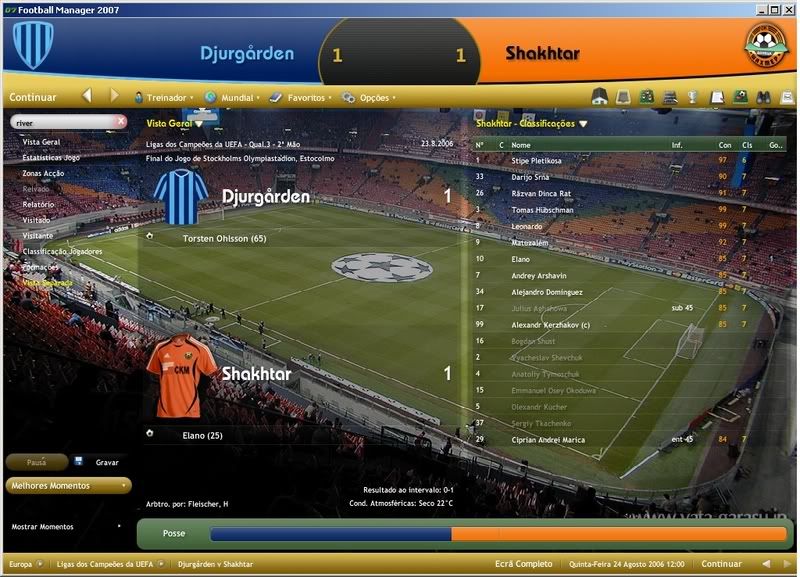Choose Alexandr Kerzhakov row in ratings list
The width and height of the screenshot is (800, 577).
tap(550, 325)
